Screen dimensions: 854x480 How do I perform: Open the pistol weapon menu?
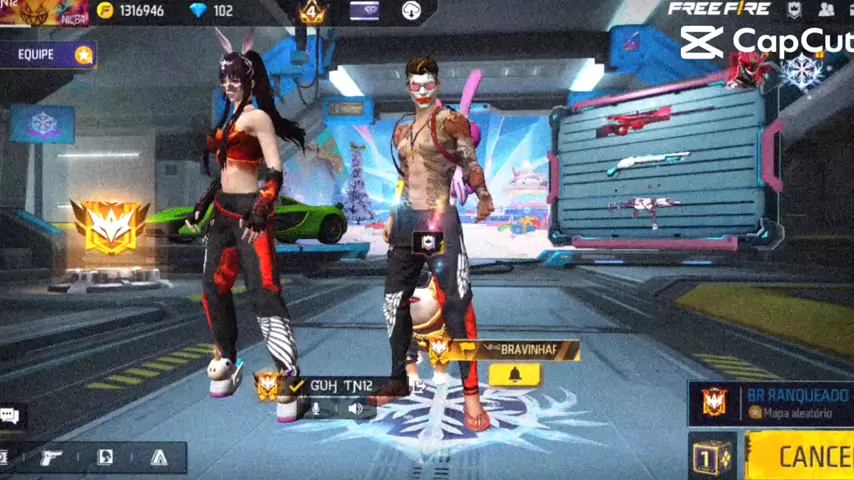51,457
